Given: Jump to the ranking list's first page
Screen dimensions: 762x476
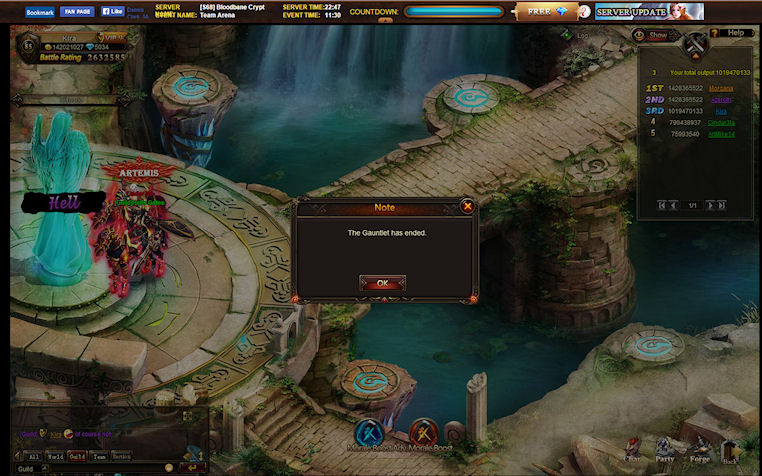Looking at the screenshot, I should [x=660, y=205].
